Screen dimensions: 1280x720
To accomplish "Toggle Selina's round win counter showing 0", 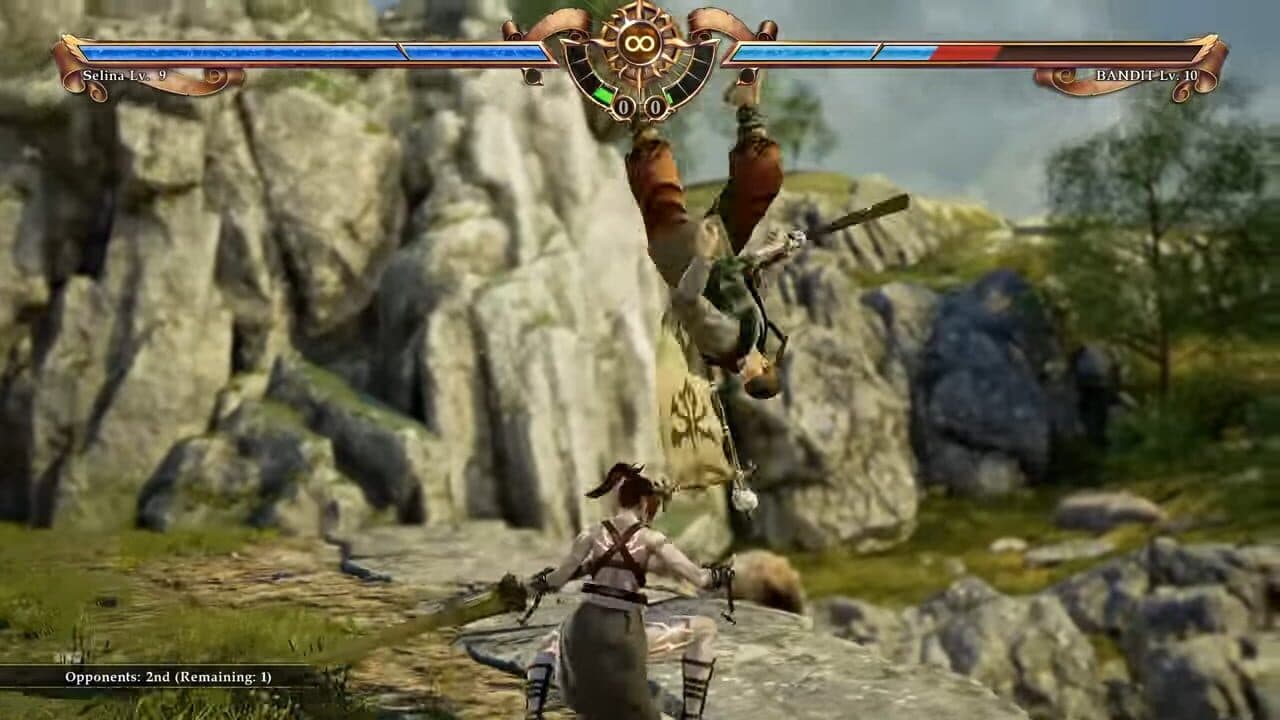I will [624, 105].
